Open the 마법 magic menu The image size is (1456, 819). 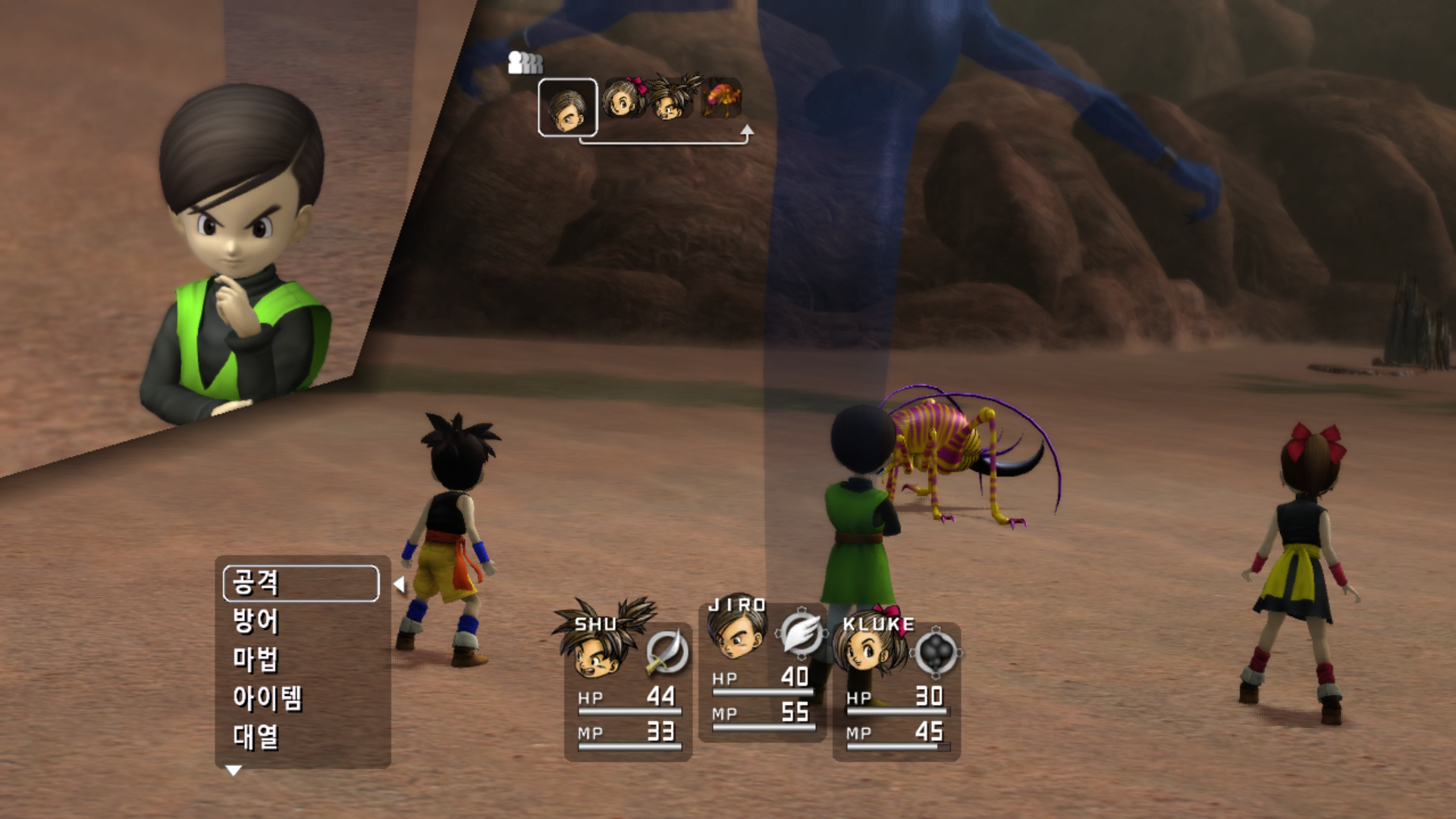(256, 659)
